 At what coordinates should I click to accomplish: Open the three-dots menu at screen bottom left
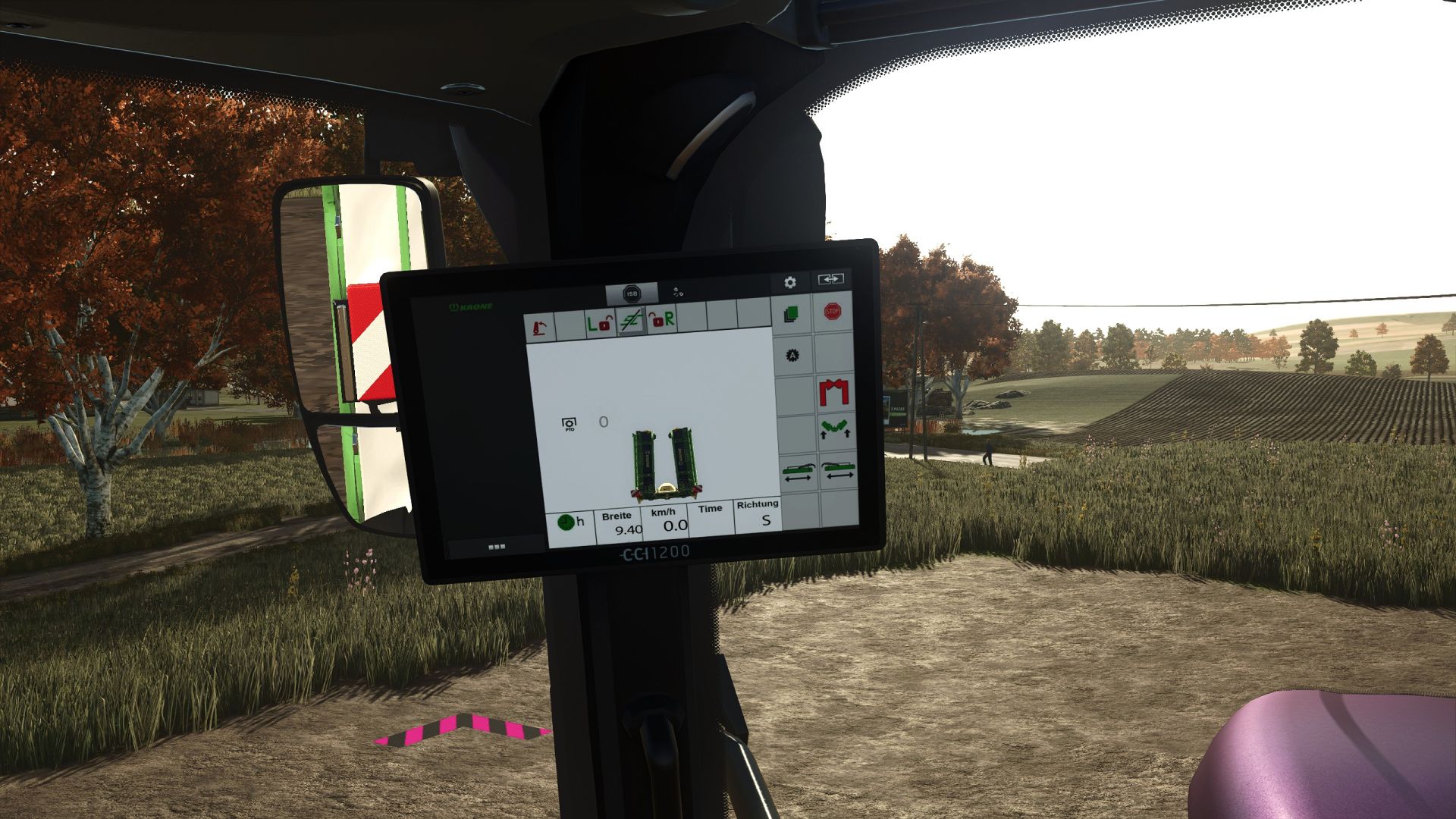[x=497, y=545]
